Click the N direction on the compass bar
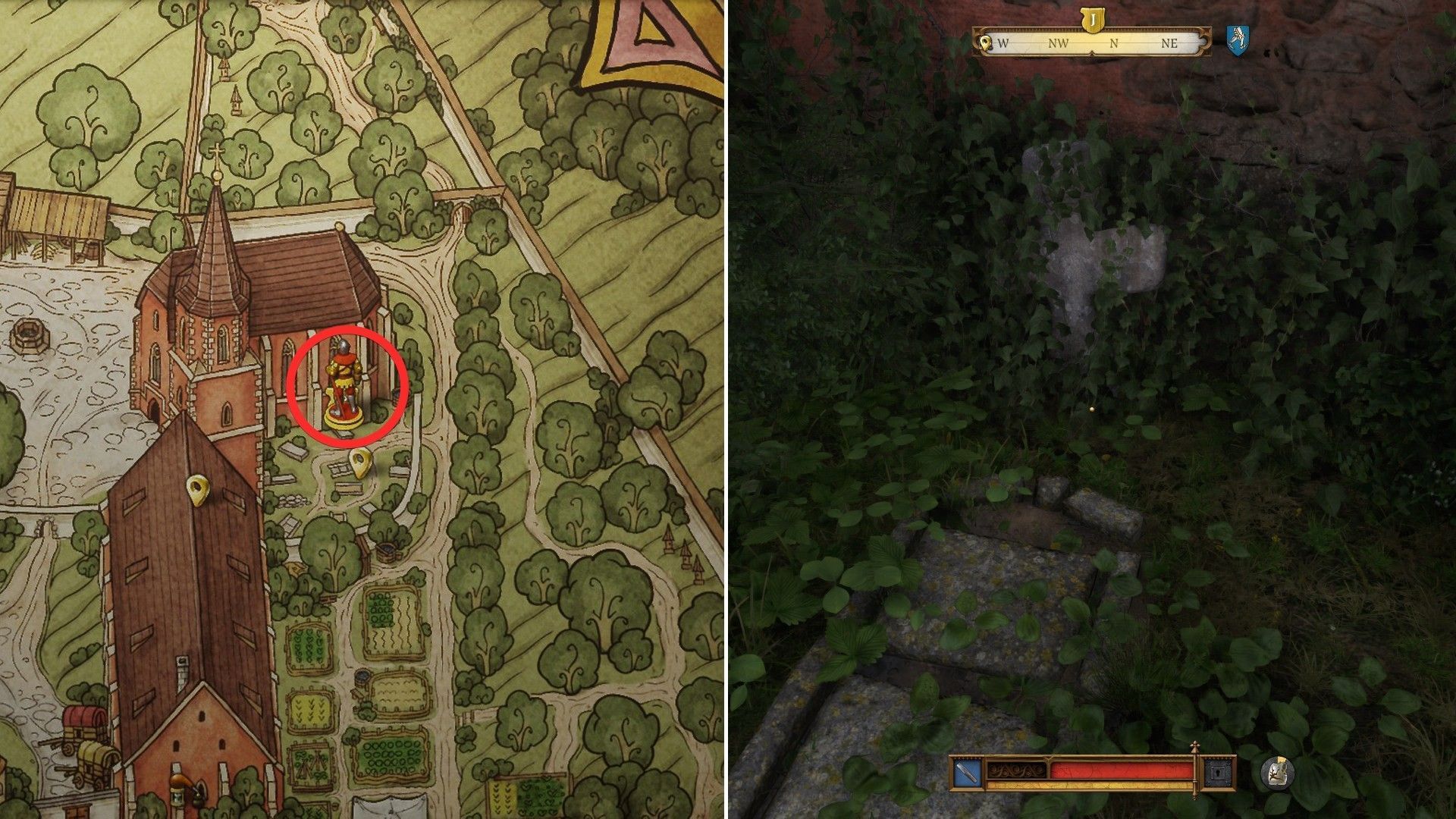The width and height of the screenshot is (1456, 819). coord(1113,44)
